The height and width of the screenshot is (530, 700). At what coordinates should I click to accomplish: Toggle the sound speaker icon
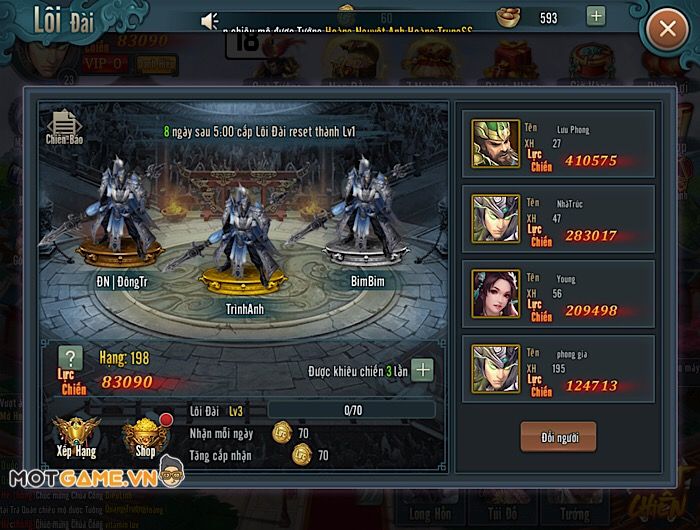tap(209, 21)
